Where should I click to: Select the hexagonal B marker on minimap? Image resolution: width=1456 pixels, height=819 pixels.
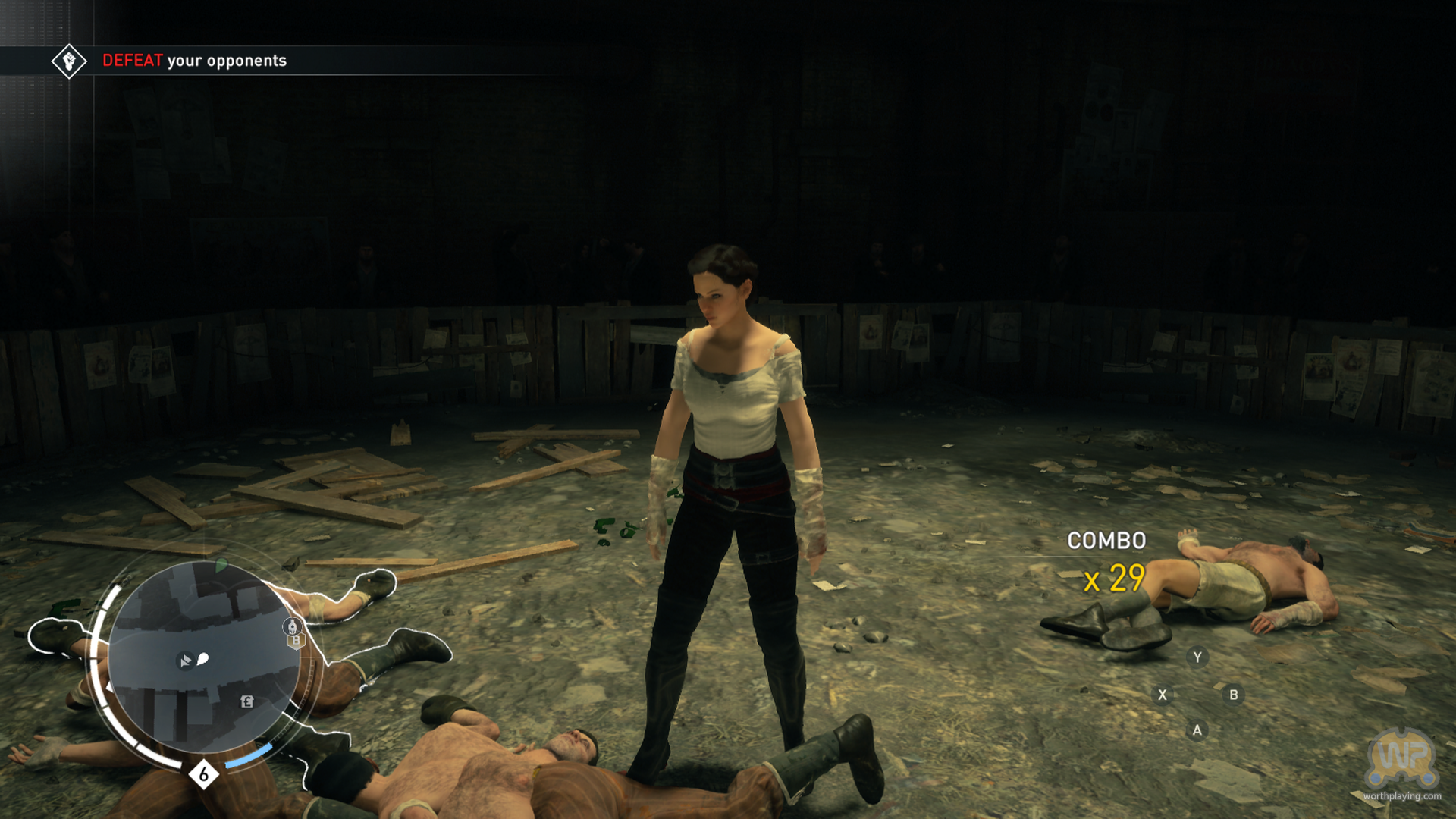[x=297, y=642]
